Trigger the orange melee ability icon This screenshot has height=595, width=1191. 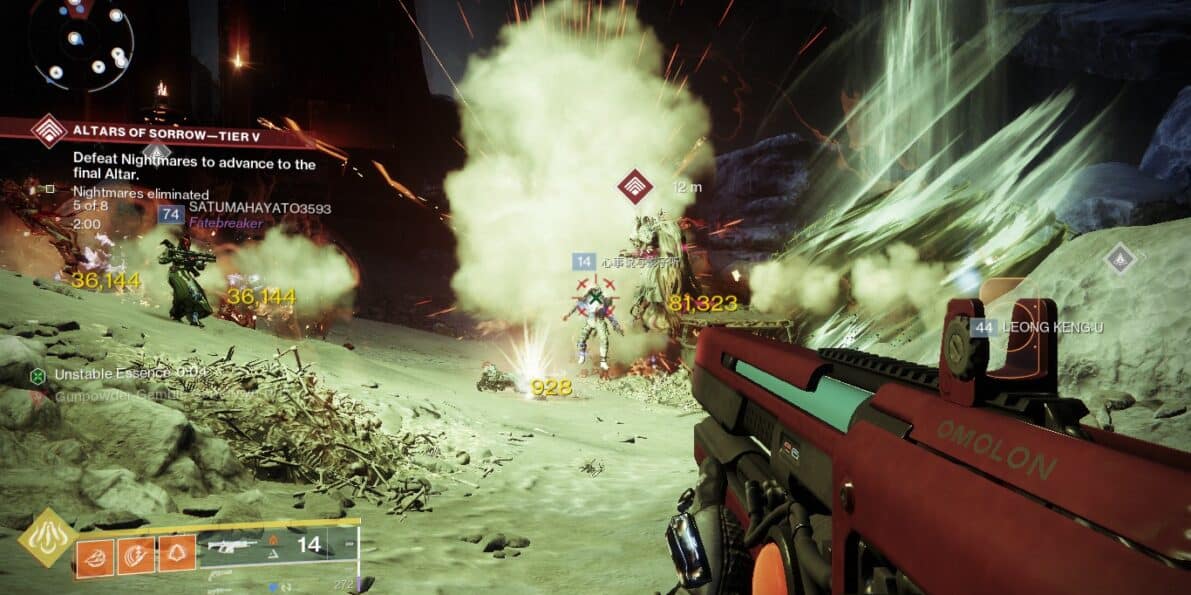[x=135, y=553]
